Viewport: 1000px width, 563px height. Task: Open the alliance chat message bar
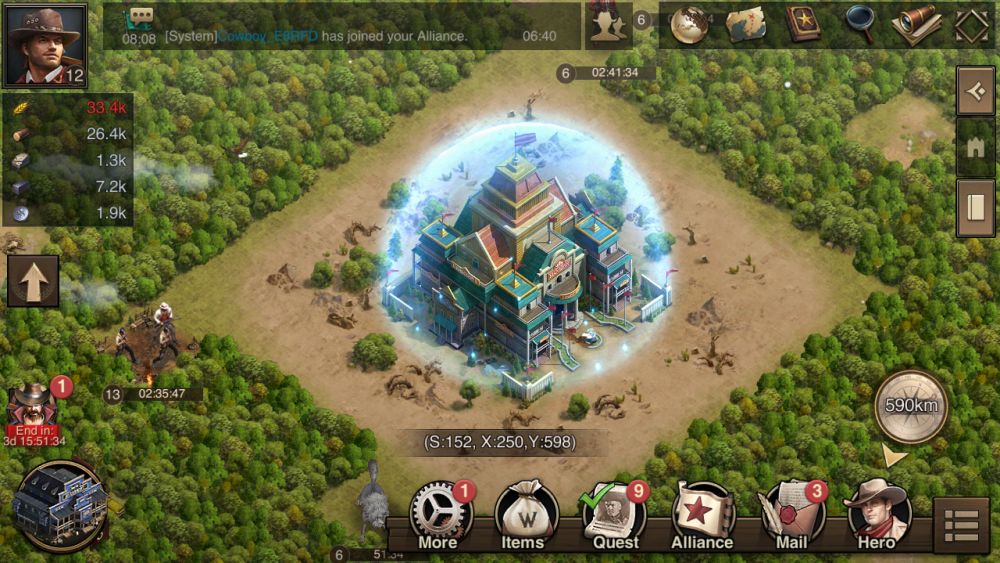tap(342, 26)
